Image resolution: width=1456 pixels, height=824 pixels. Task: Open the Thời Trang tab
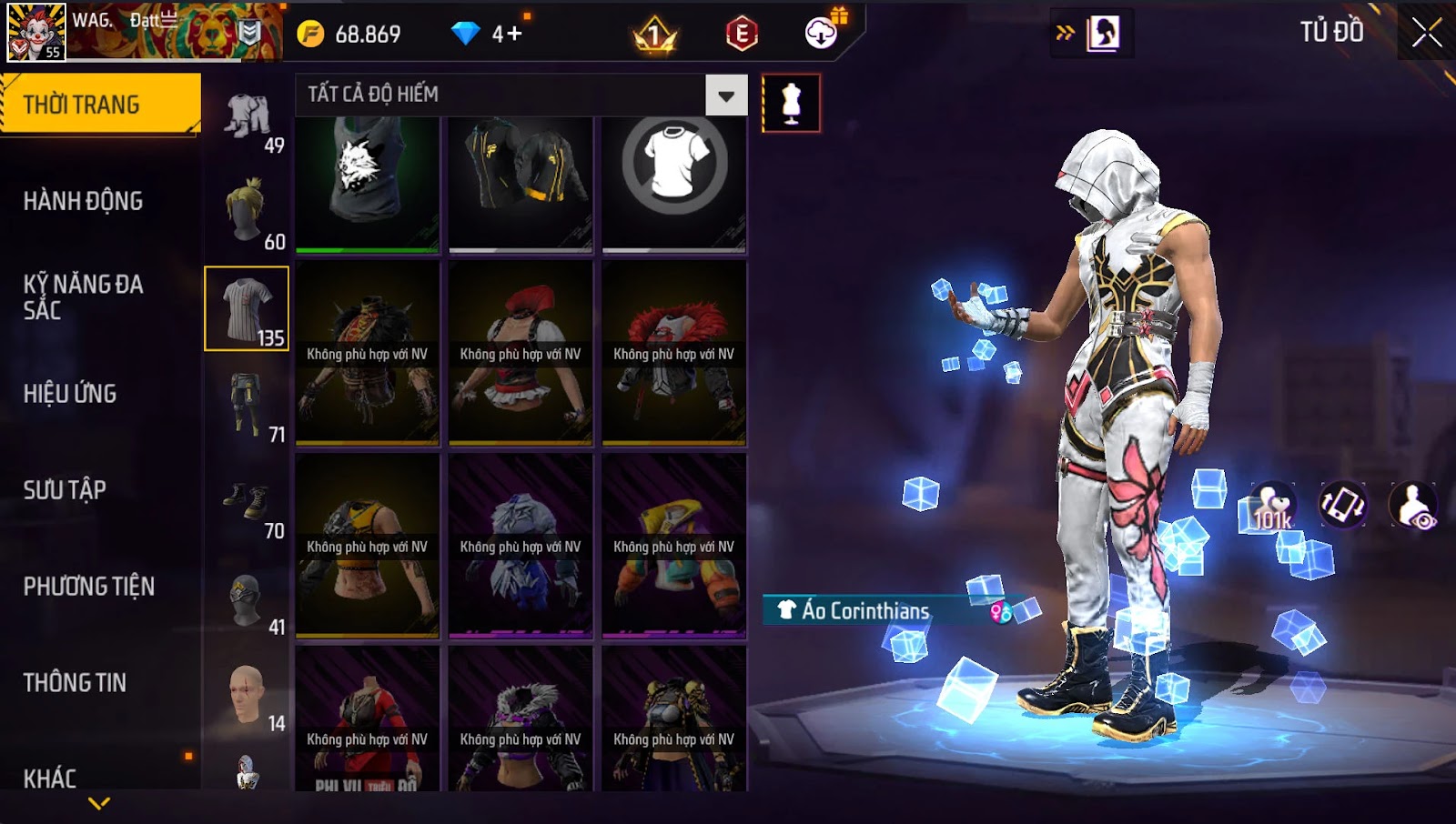pyautogui.click(x=100, y=105)
